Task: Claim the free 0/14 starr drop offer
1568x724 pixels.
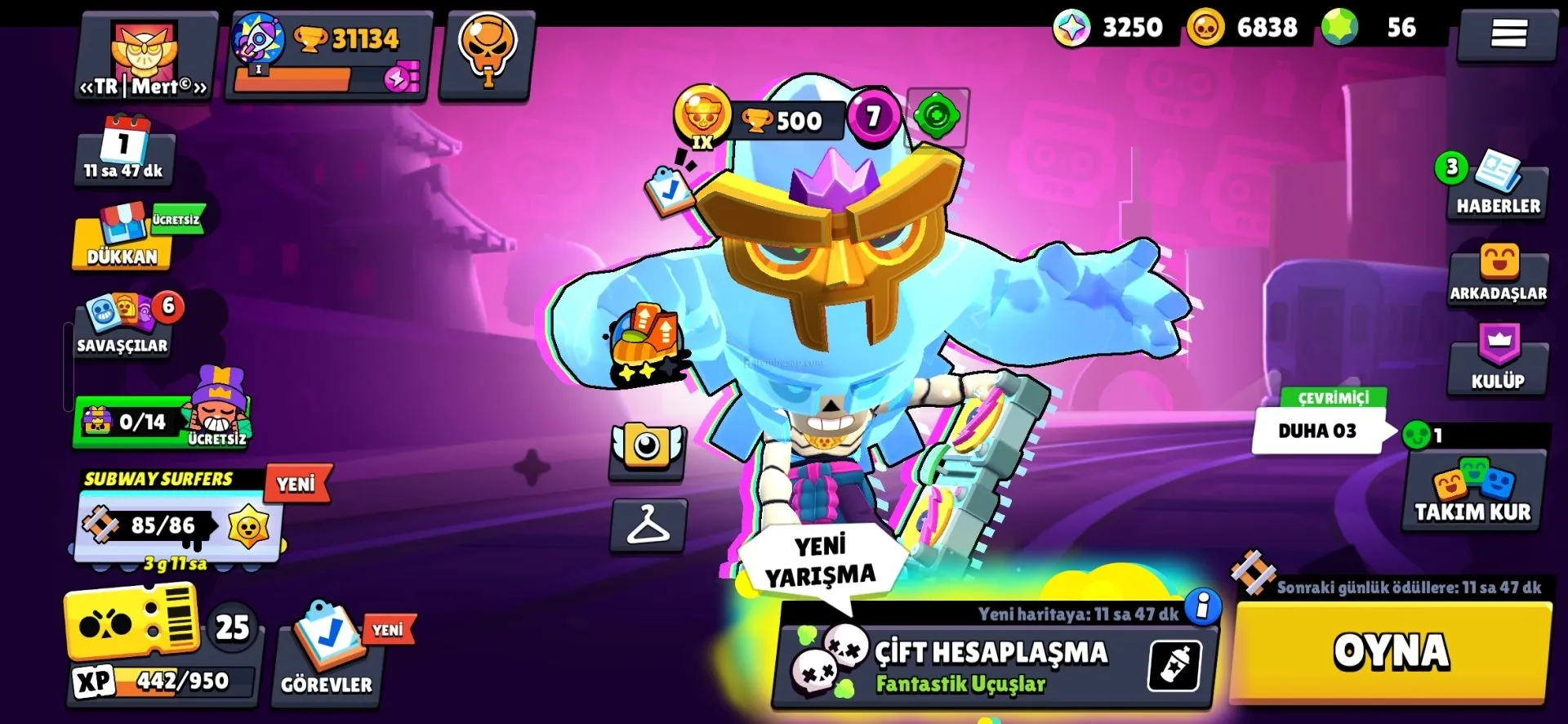Action: pos(162,420)
